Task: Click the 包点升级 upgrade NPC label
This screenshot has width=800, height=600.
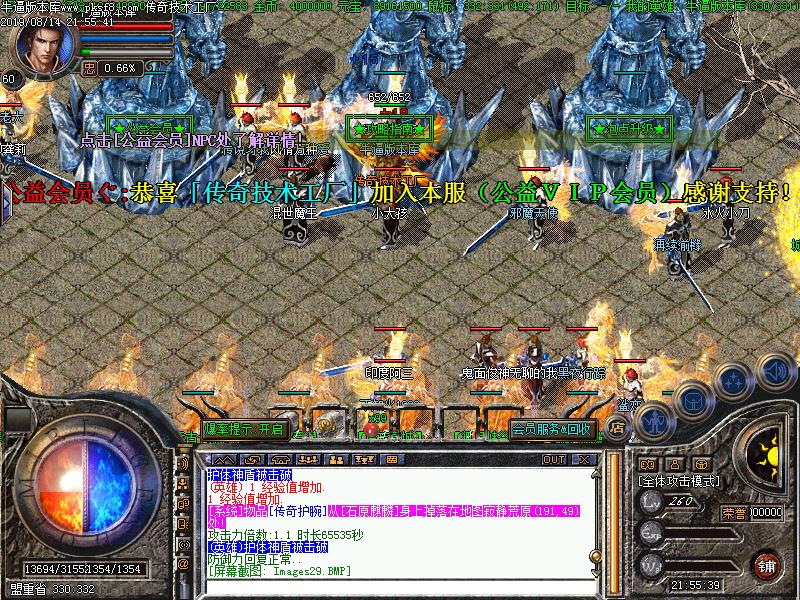Action: click(628, 128)
